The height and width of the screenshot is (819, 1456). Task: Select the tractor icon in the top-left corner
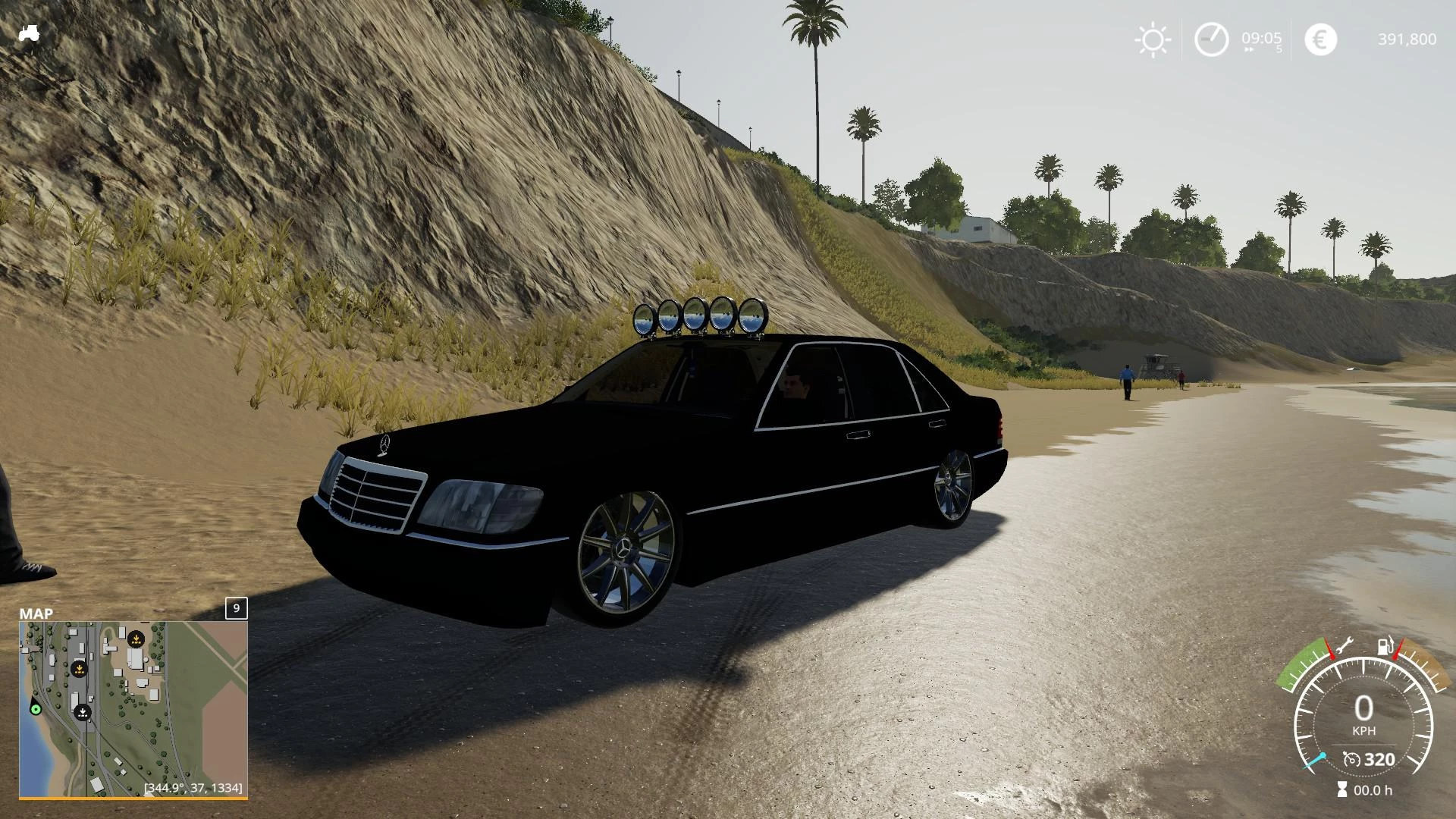30,34
